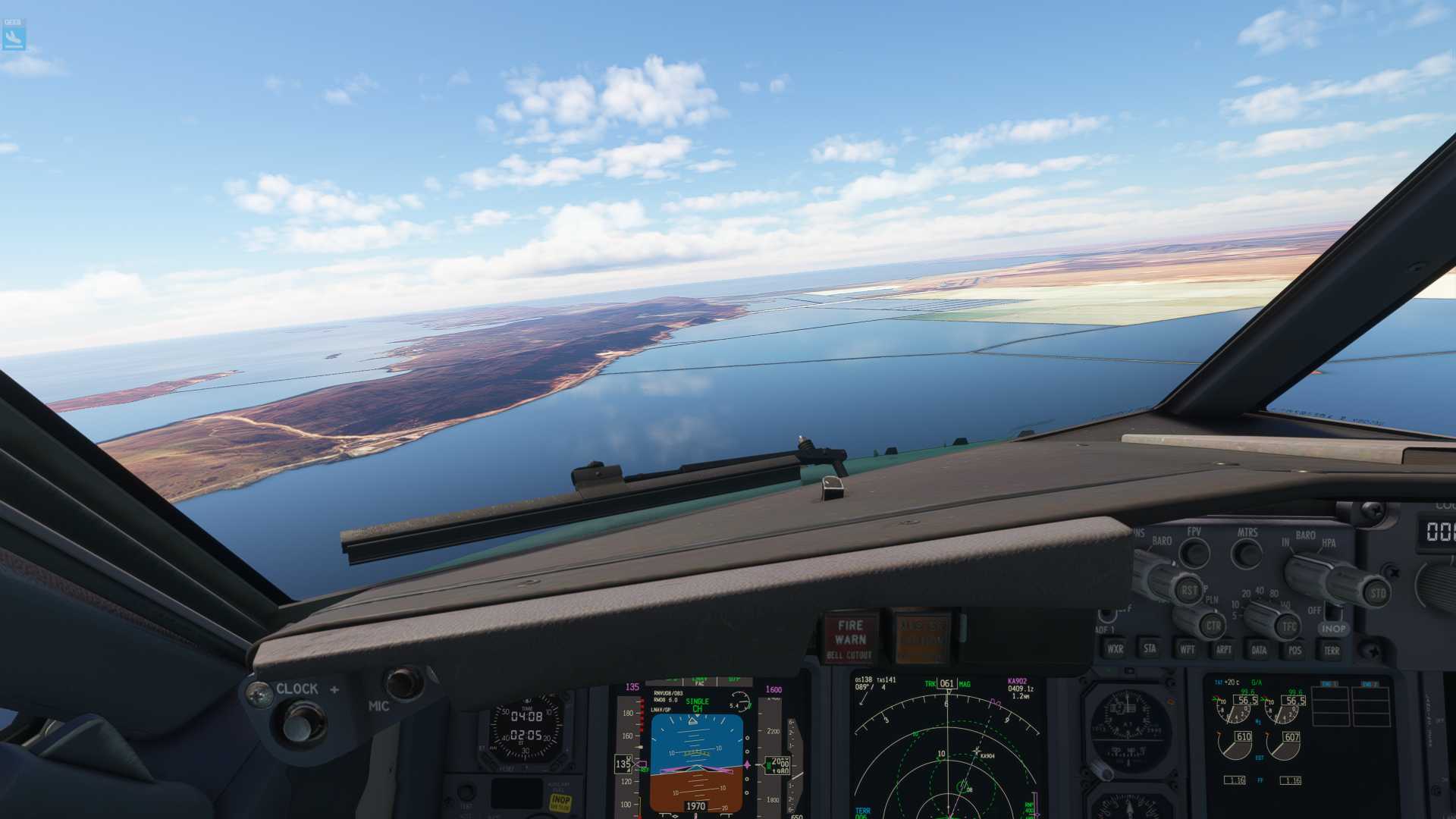The width and height of the screenshot is (1456, 819).
Task: Click the GEES landing overlay icon
Action: (x=14, y=34)
